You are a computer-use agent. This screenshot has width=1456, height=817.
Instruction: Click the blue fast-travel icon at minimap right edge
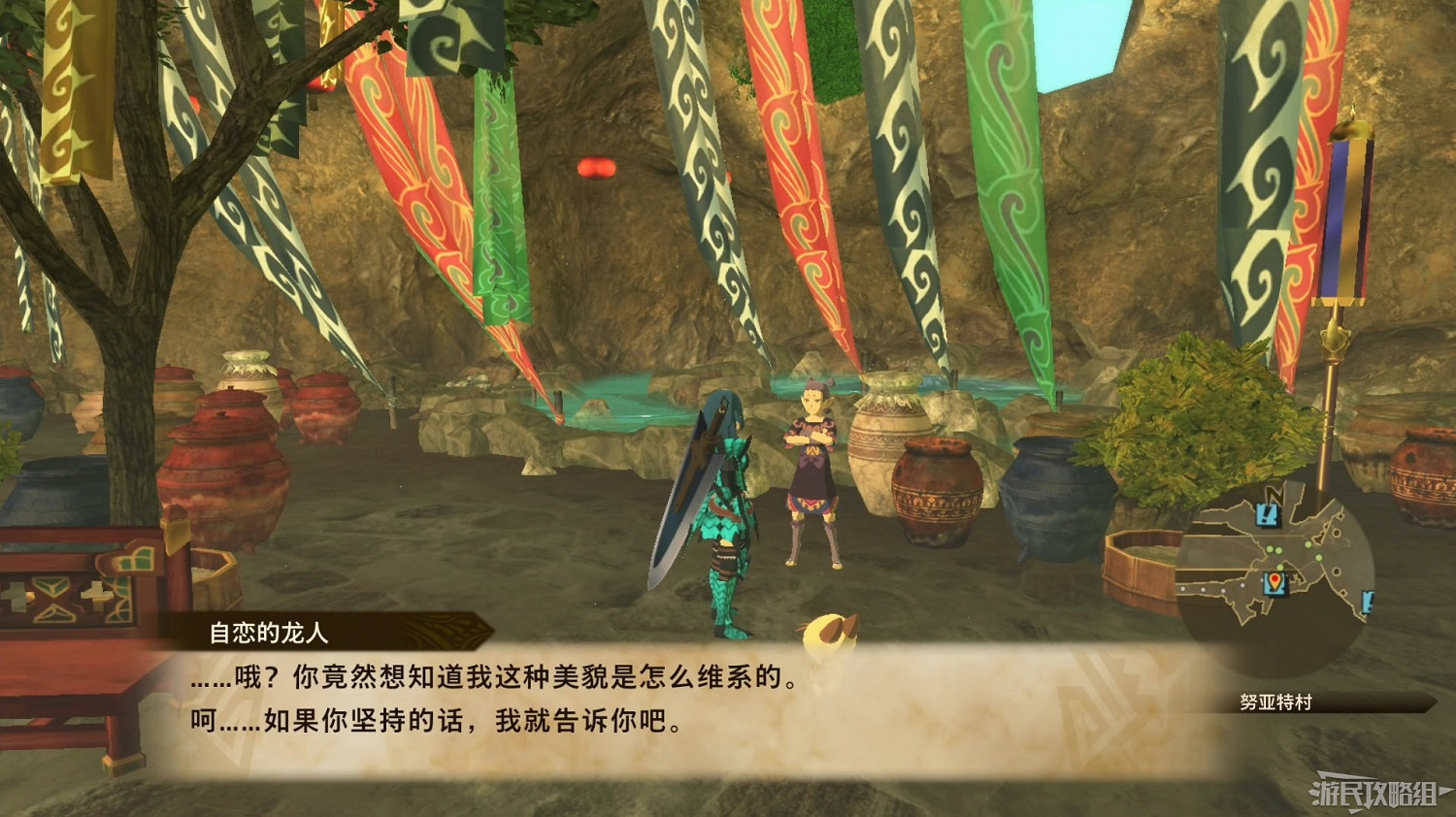(1367, 604)
